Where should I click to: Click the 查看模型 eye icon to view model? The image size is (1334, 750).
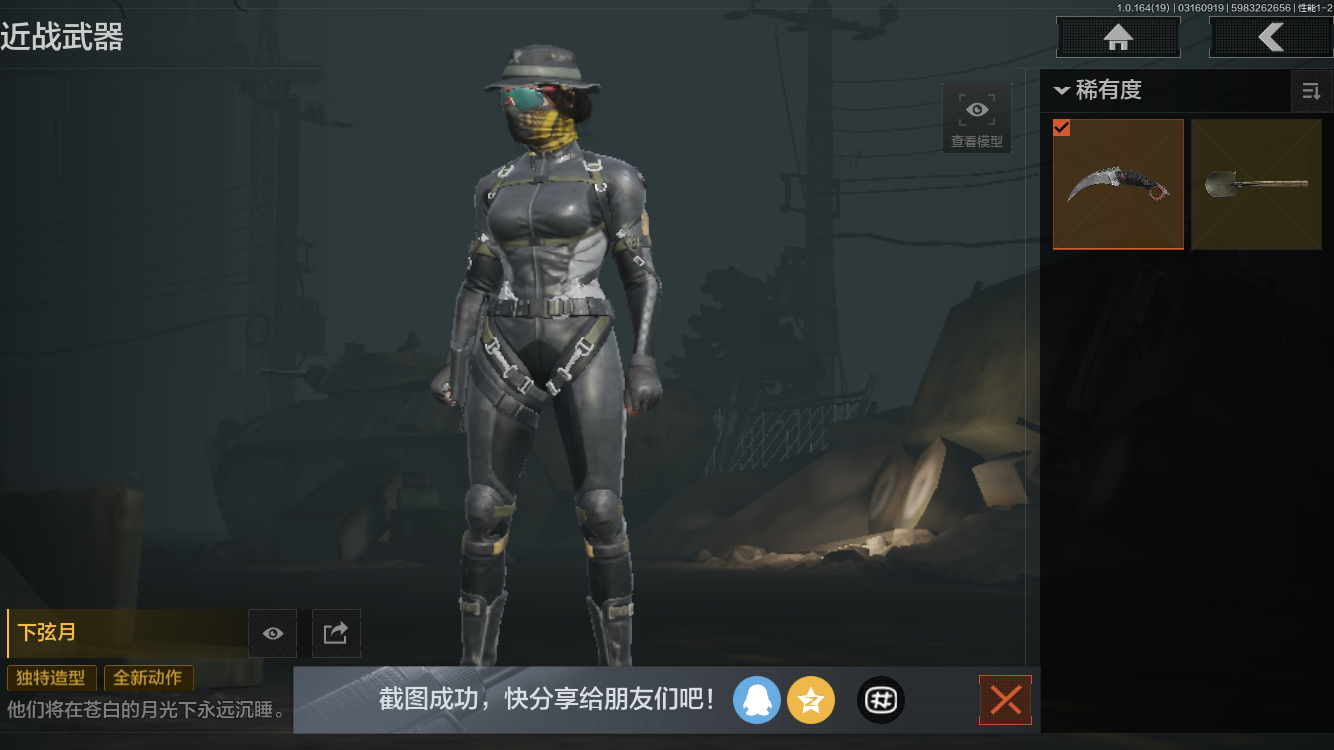pos(976,109)
